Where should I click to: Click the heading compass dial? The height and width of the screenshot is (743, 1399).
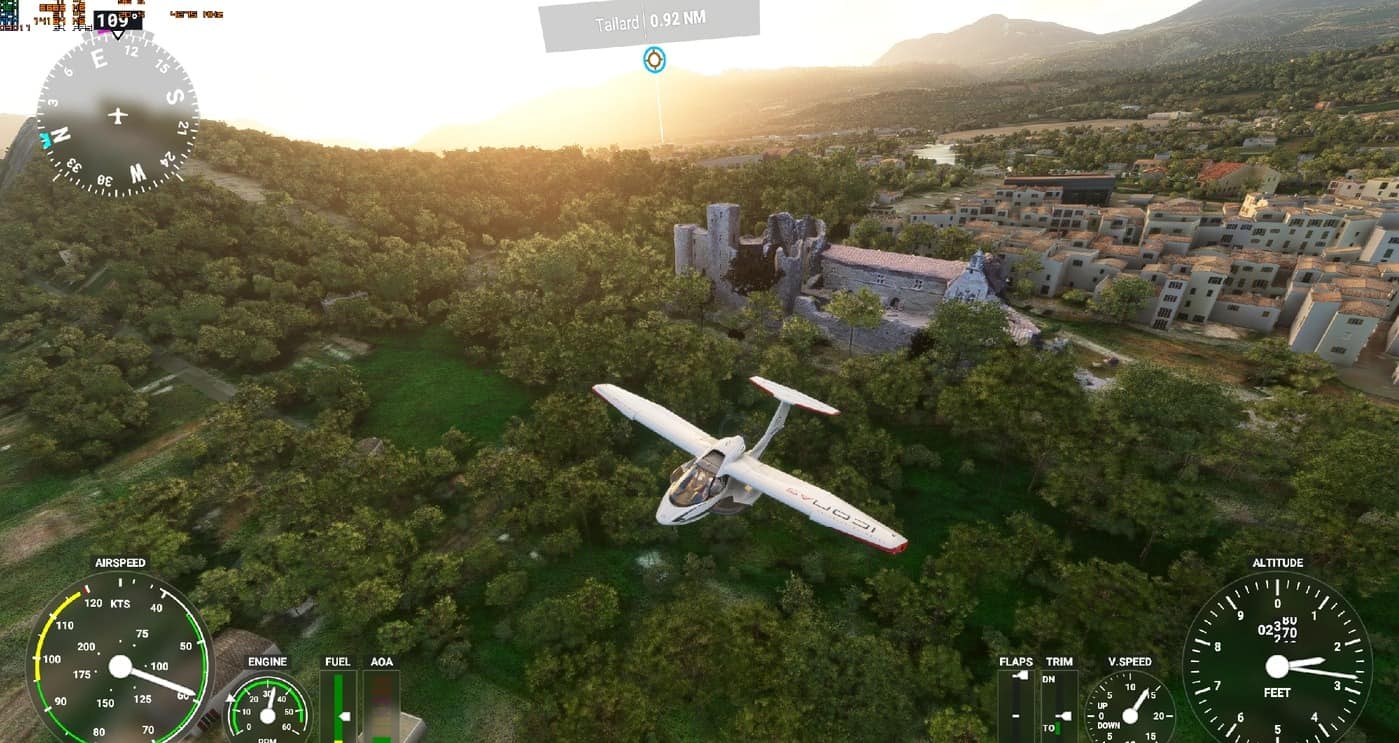pos(117,115)
